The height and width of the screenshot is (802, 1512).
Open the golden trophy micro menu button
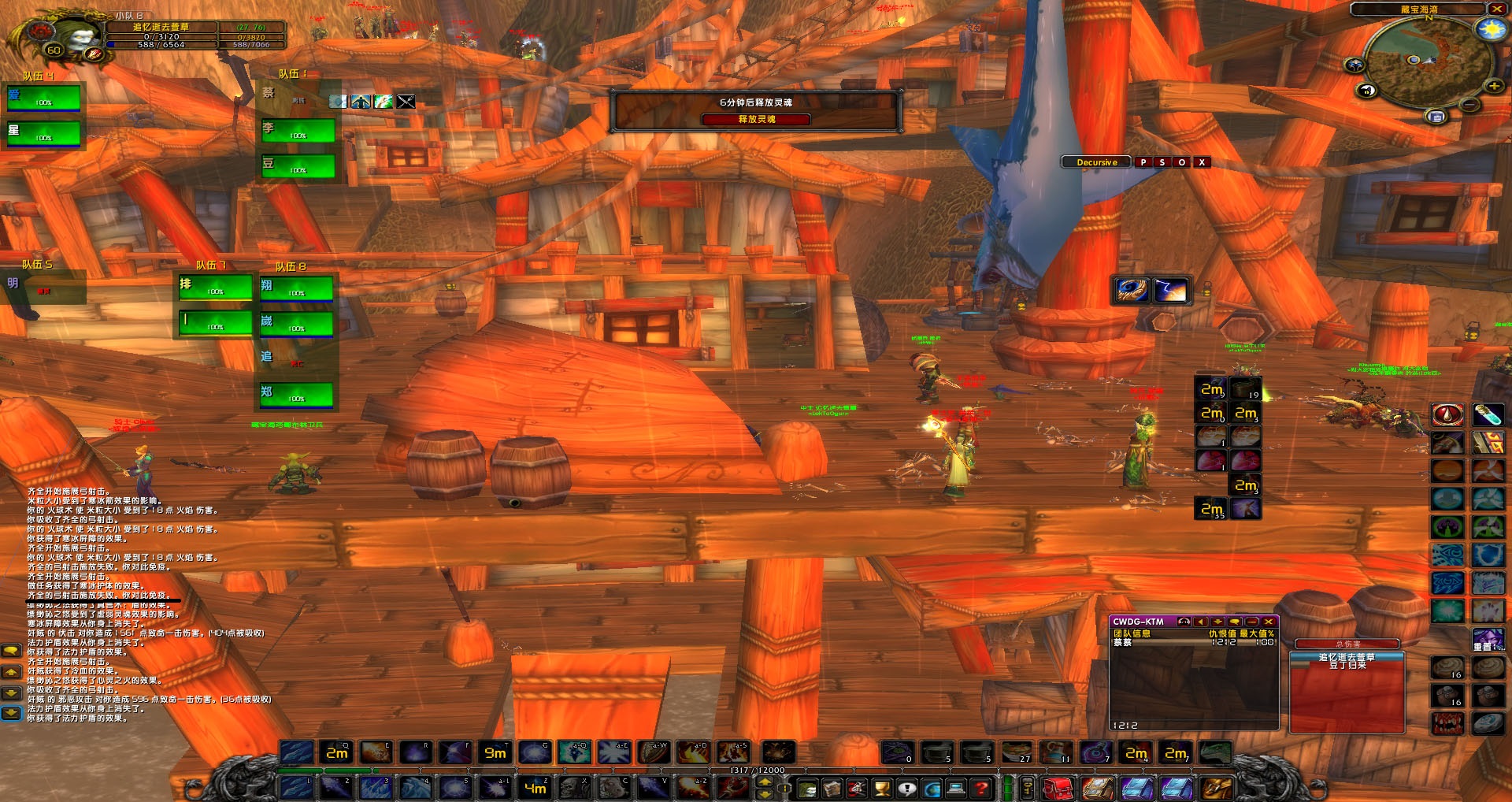(882, 787)
